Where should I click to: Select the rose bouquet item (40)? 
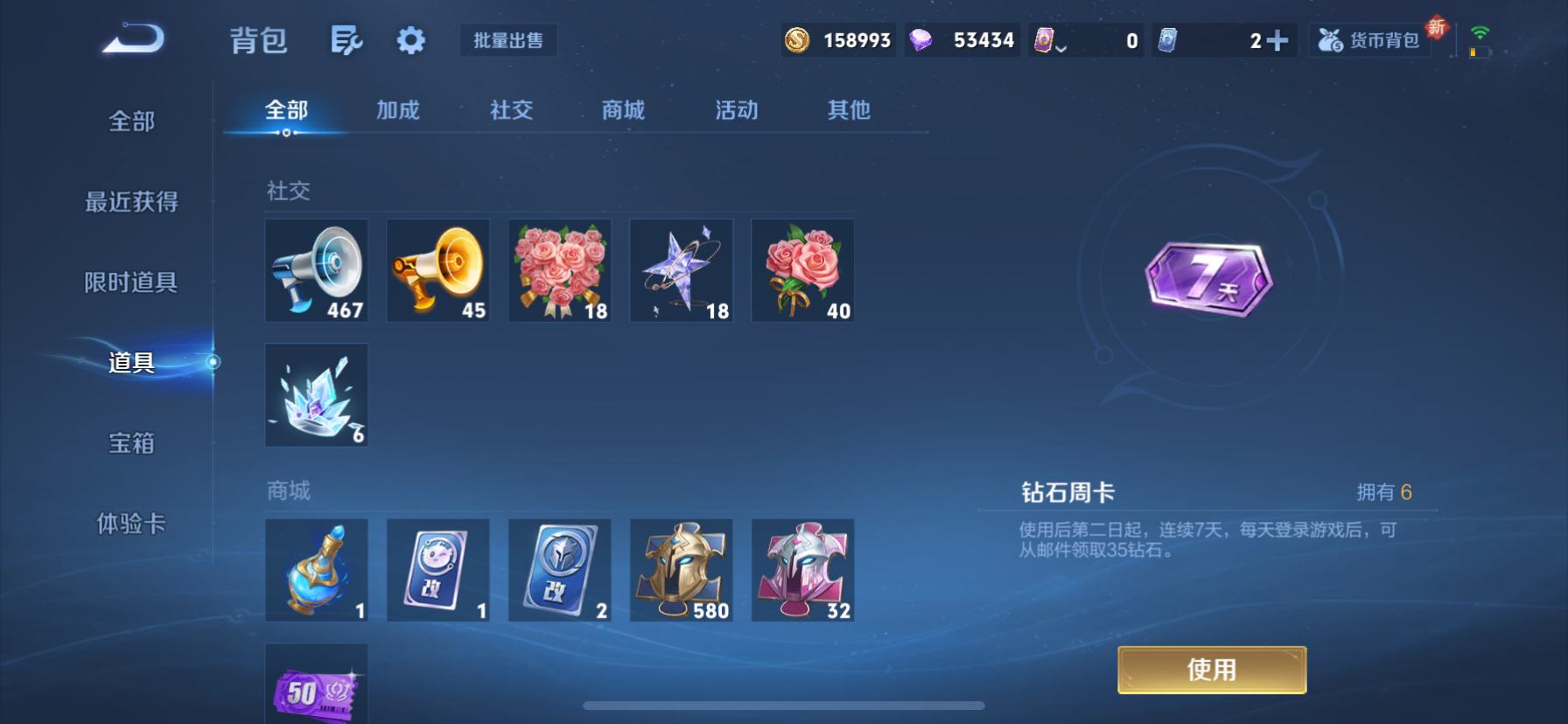point(802,270)
